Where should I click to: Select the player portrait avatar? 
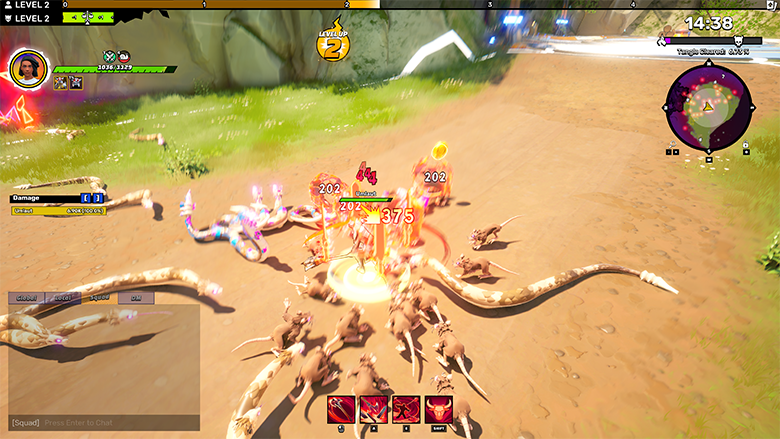[28, 68]
